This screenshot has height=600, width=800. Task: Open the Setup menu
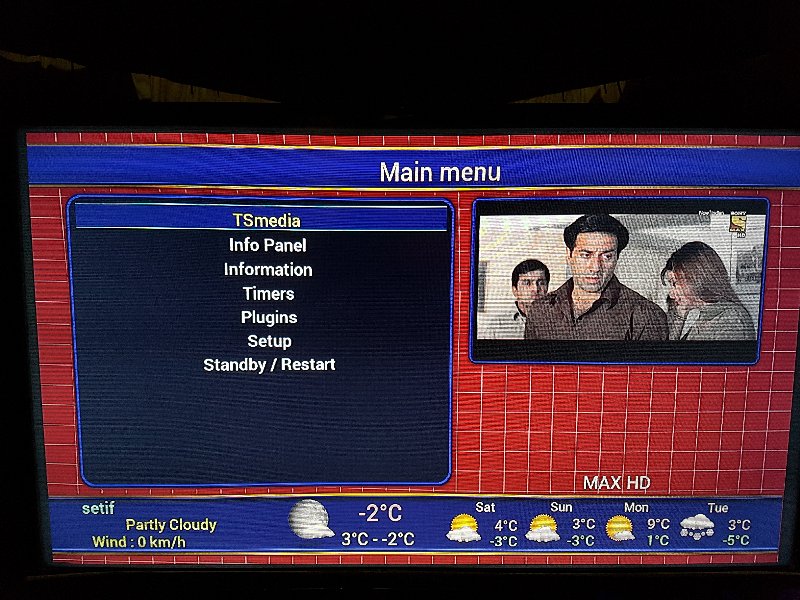[269, 341]
